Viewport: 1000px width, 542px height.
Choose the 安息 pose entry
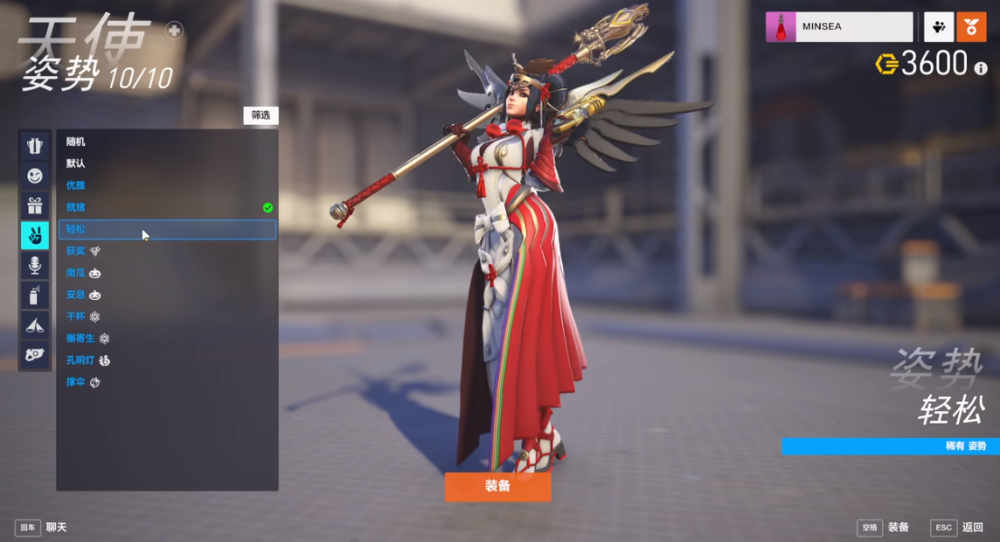click(76, 295)
